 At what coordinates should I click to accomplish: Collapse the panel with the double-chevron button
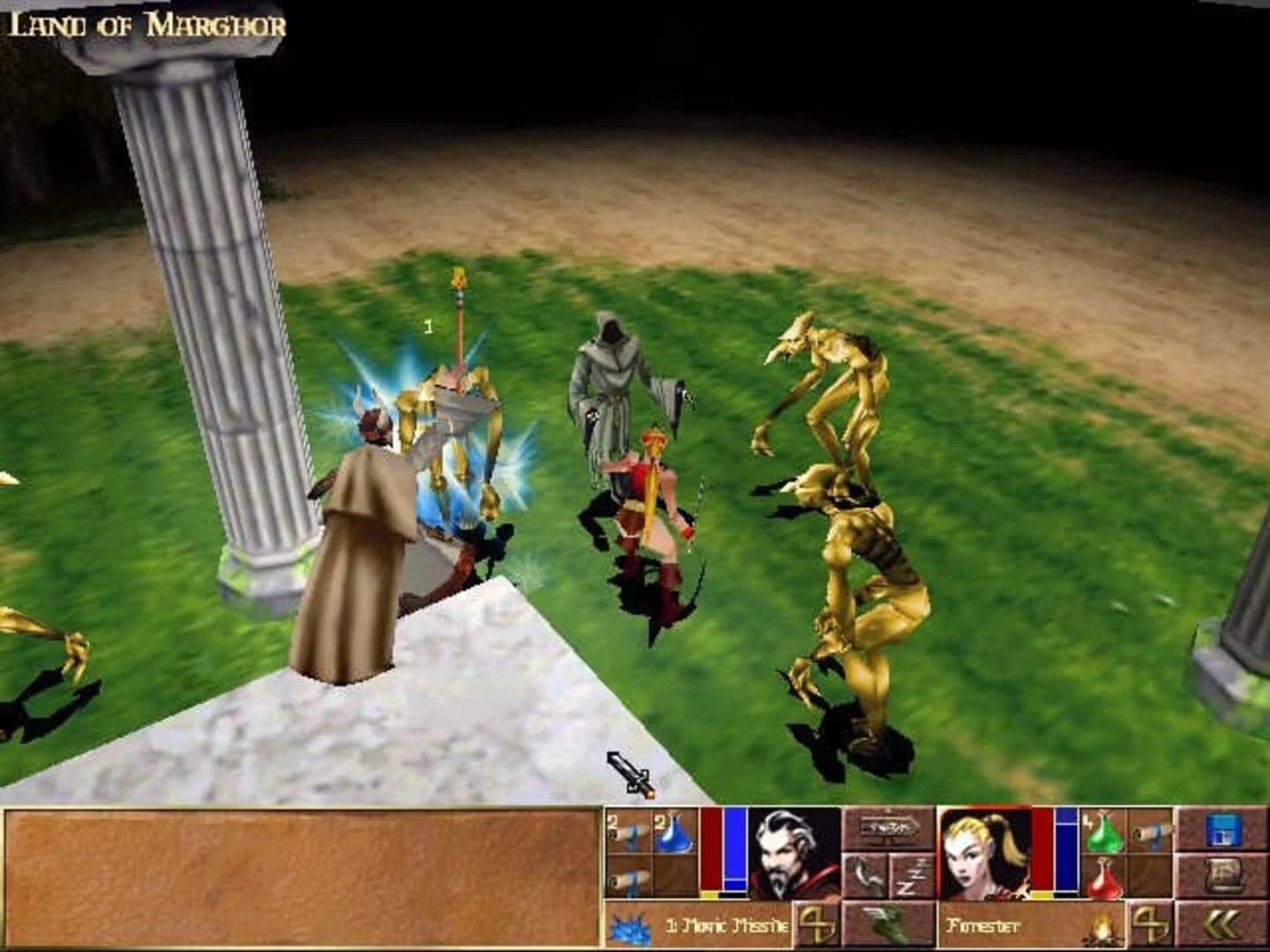pos(1223,922)
